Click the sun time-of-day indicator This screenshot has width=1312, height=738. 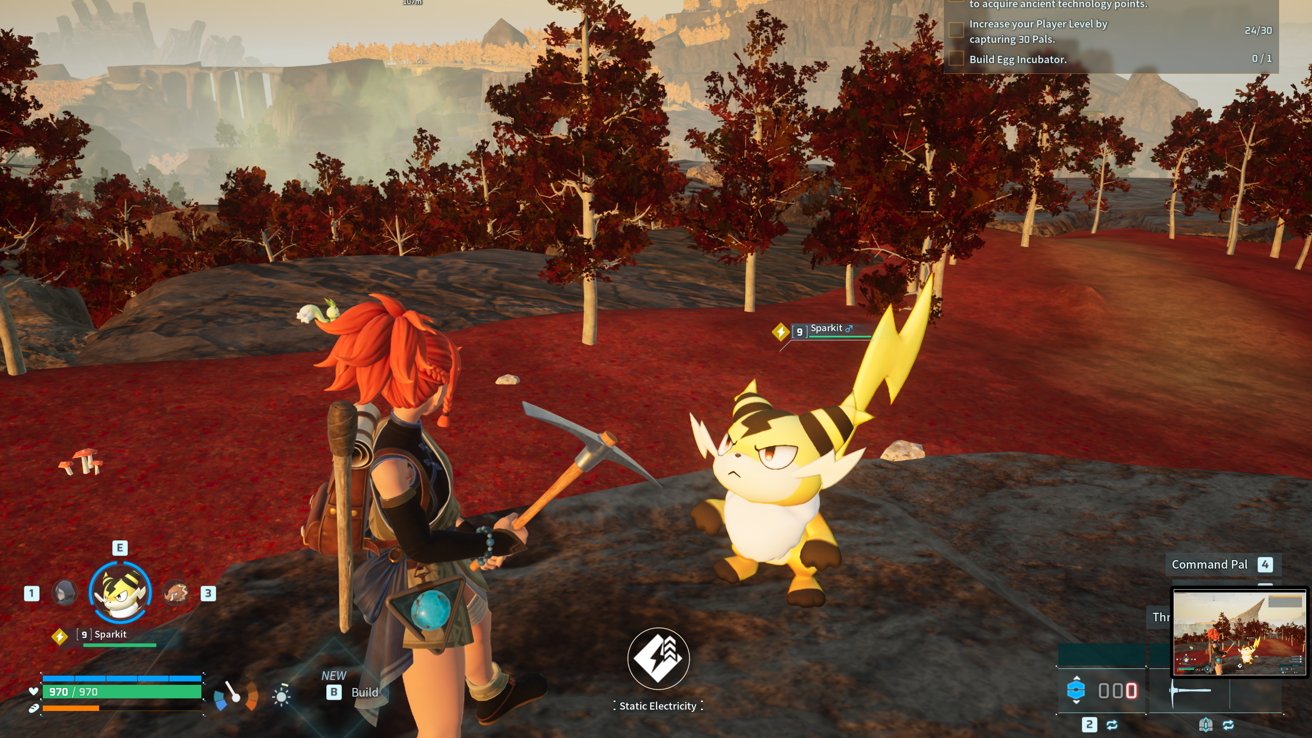tap(282, 696)
